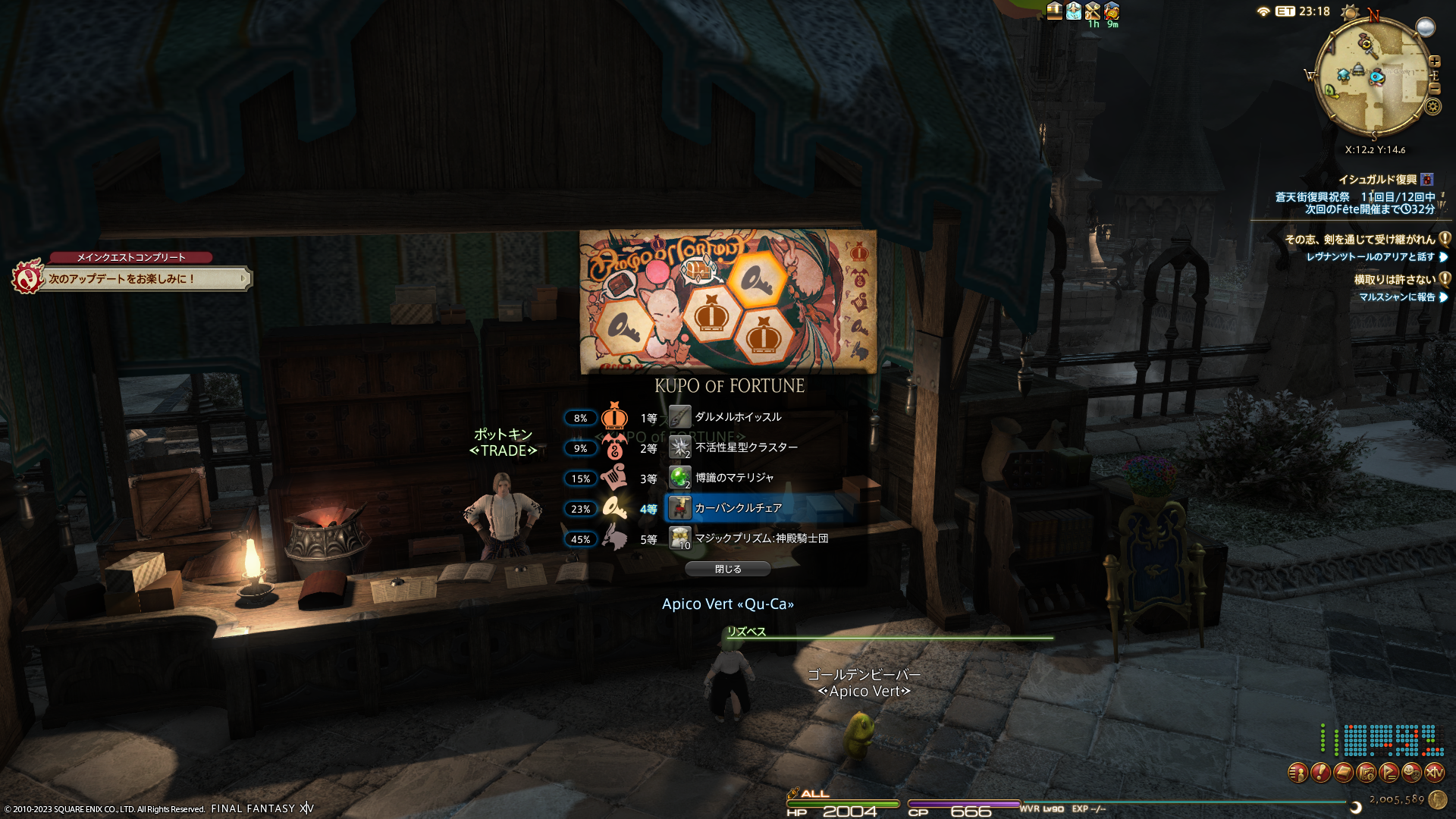1456x819 pixels.
Task: Open the character menu icon
Action: click(x=1298, y=773)
